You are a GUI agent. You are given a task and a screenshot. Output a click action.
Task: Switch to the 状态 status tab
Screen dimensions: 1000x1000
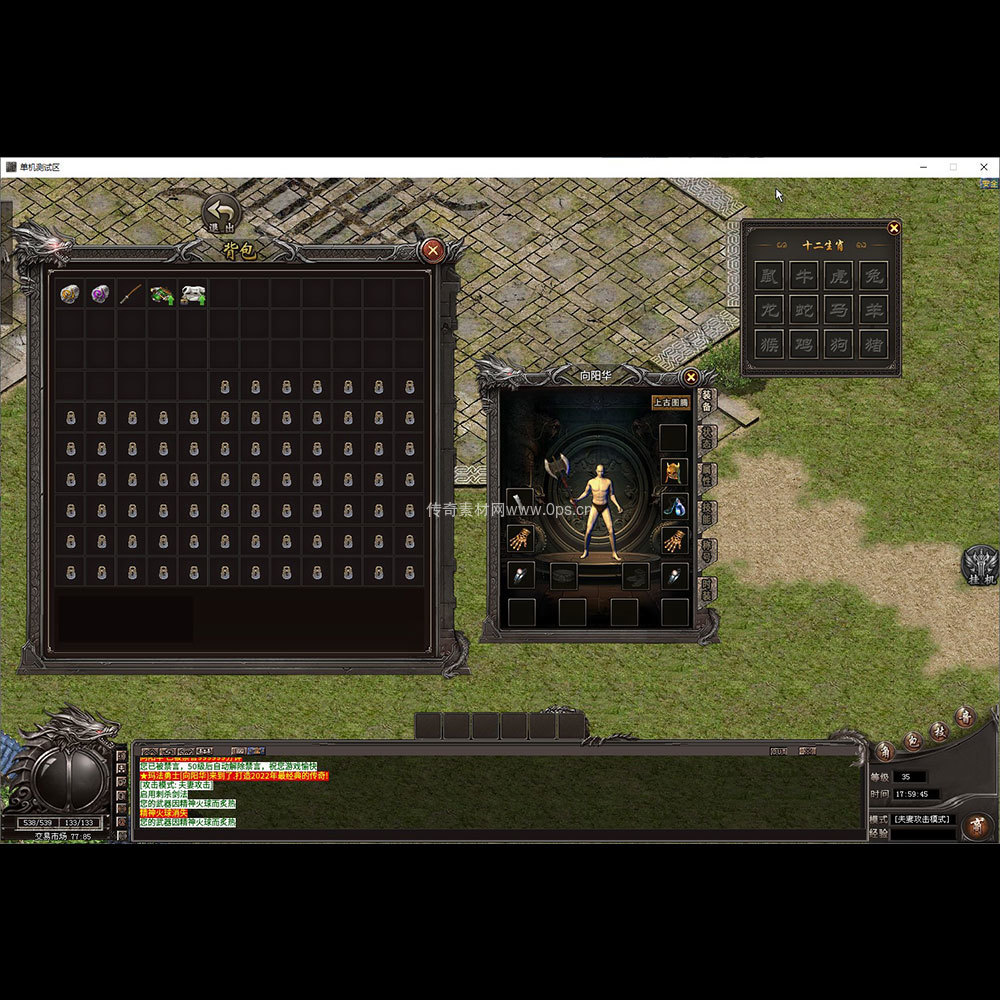(707, 437)
